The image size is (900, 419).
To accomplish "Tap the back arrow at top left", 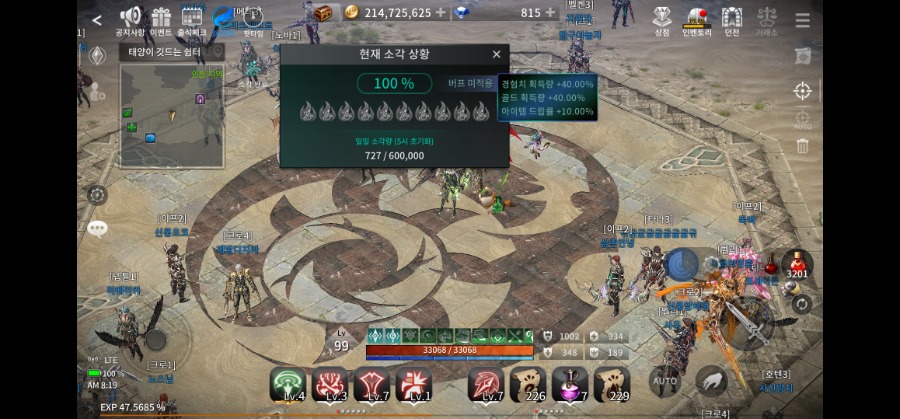I will tap(97, 19).
